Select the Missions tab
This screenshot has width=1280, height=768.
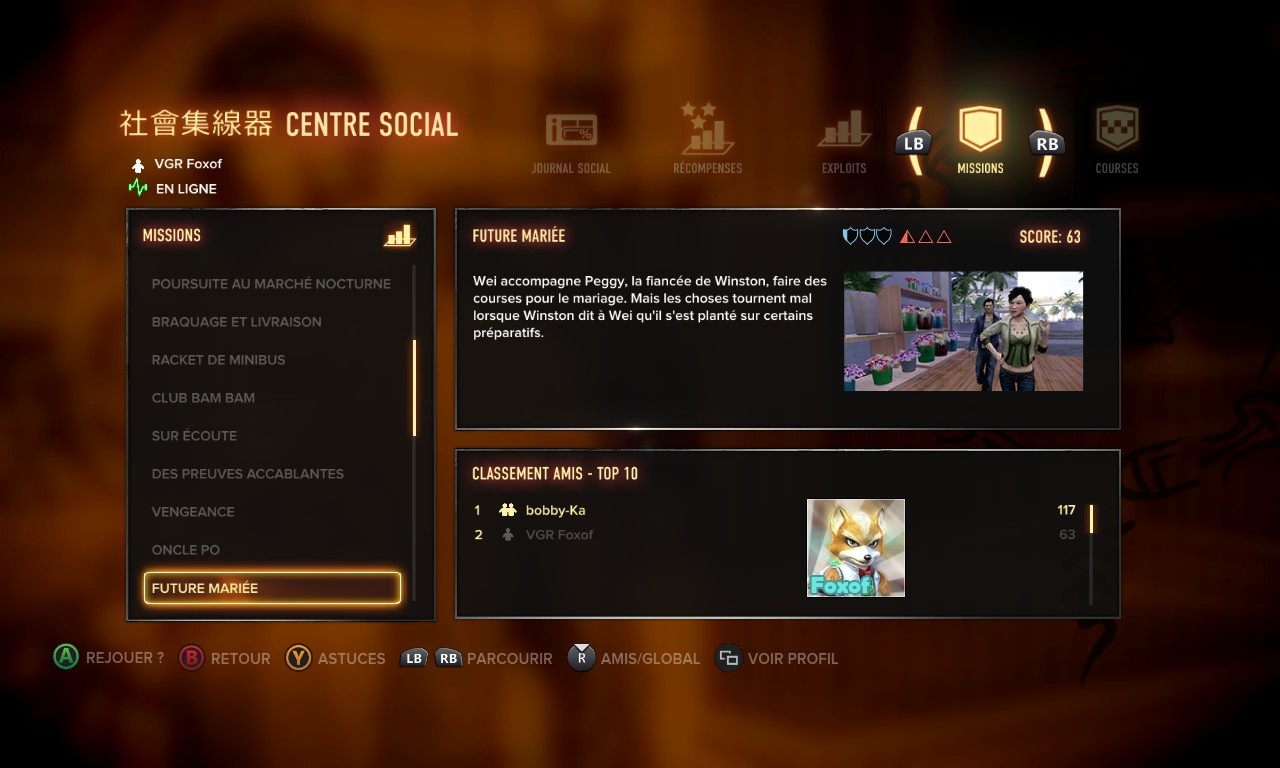click(980, 141)
